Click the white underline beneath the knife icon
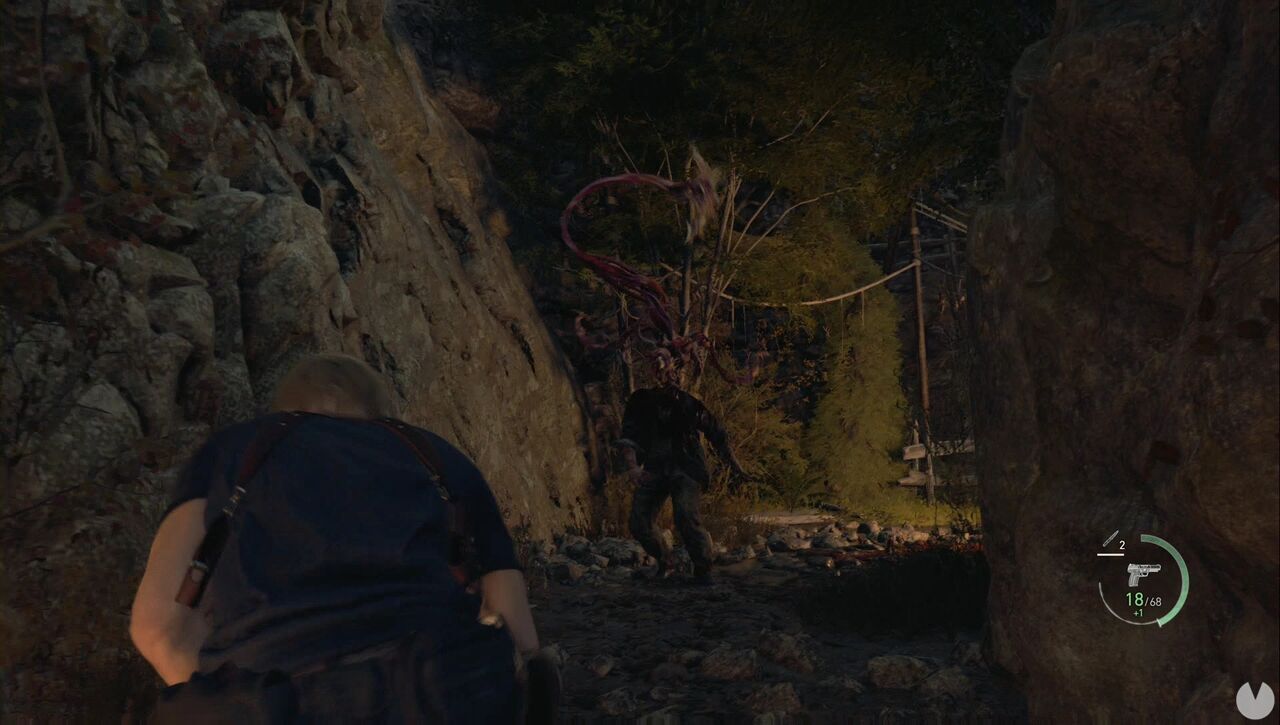 point(1110,554)
